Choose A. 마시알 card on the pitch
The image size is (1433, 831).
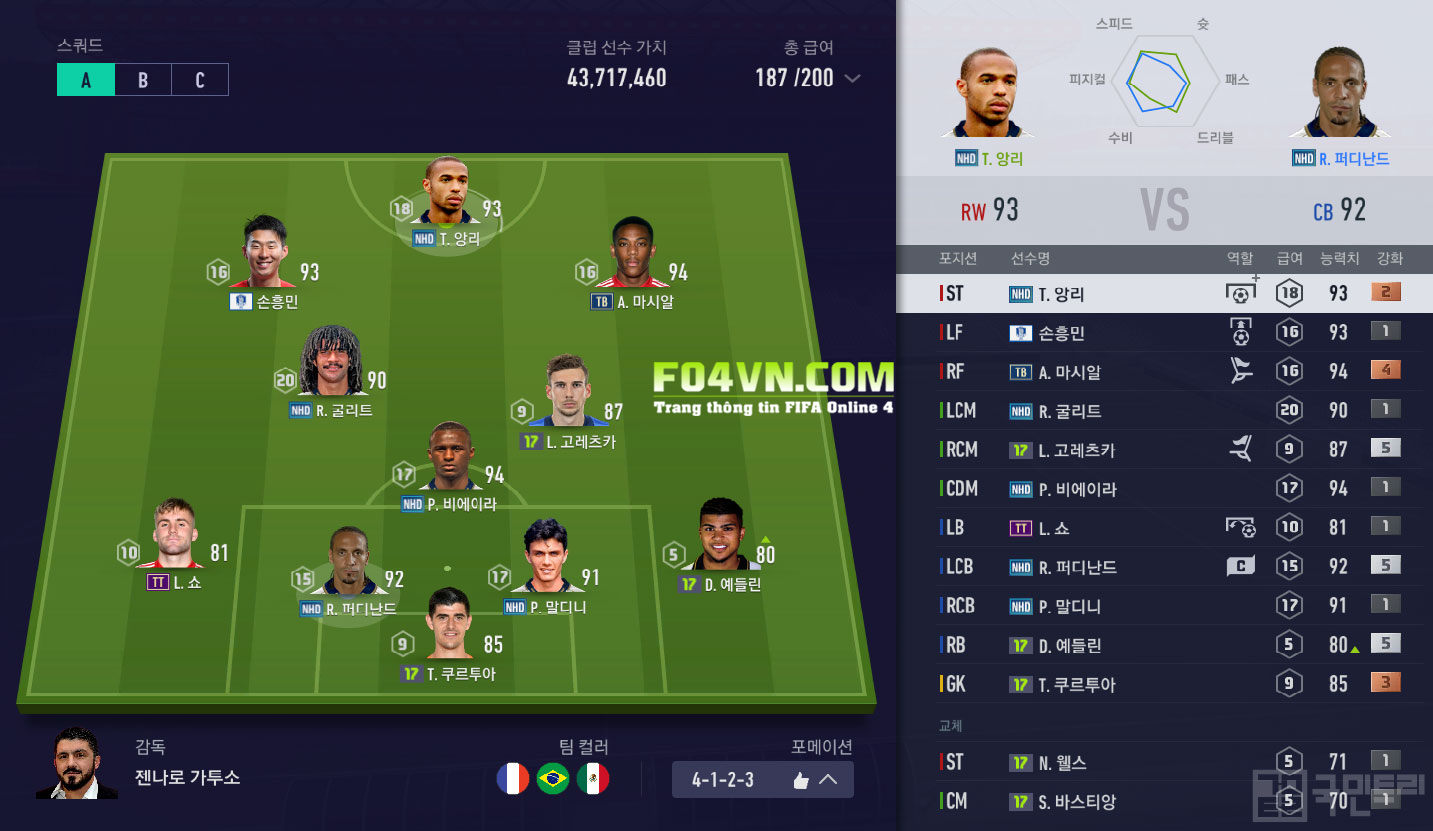click(x=632, y=256)
